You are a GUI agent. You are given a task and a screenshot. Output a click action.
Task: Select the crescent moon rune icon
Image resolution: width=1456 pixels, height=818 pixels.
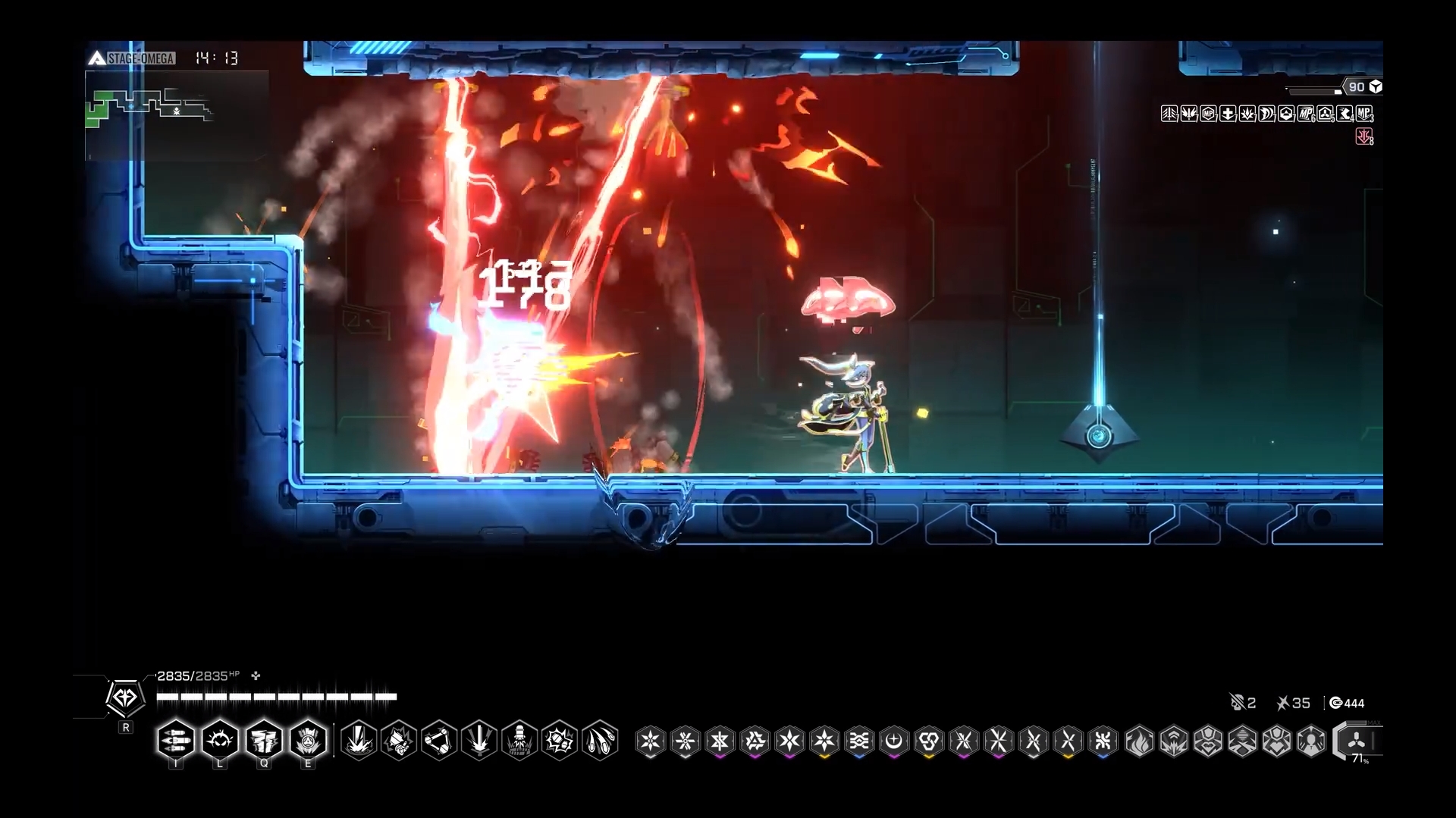pyautogui.click(x=894, y=741)
